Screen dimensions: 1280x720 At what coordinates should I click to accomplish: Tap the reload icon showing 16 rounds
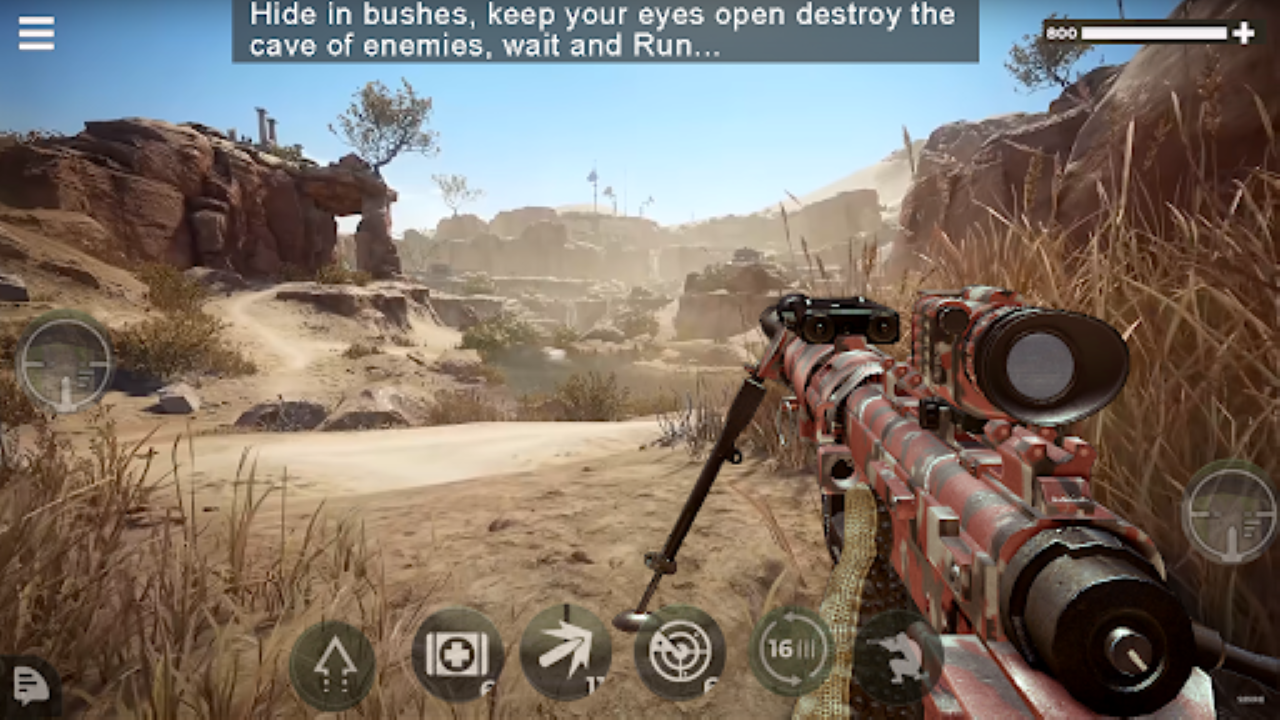pos(793,651)
